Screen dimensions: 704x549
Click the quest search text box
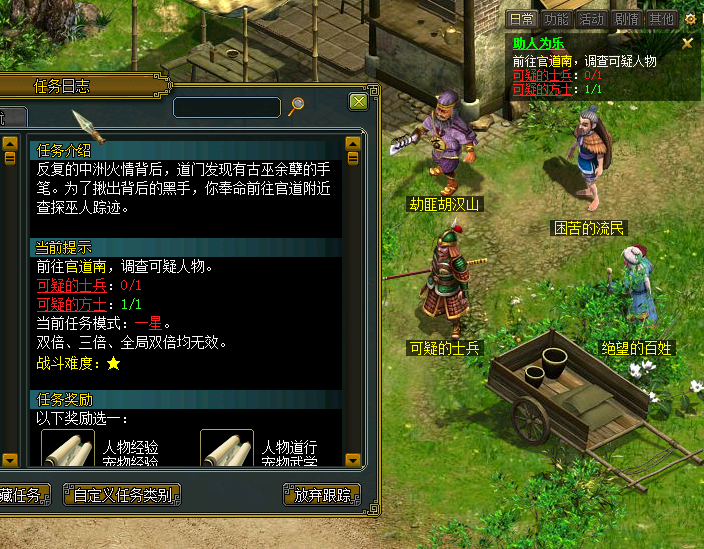pyautogui.click(x=227, y=107)
